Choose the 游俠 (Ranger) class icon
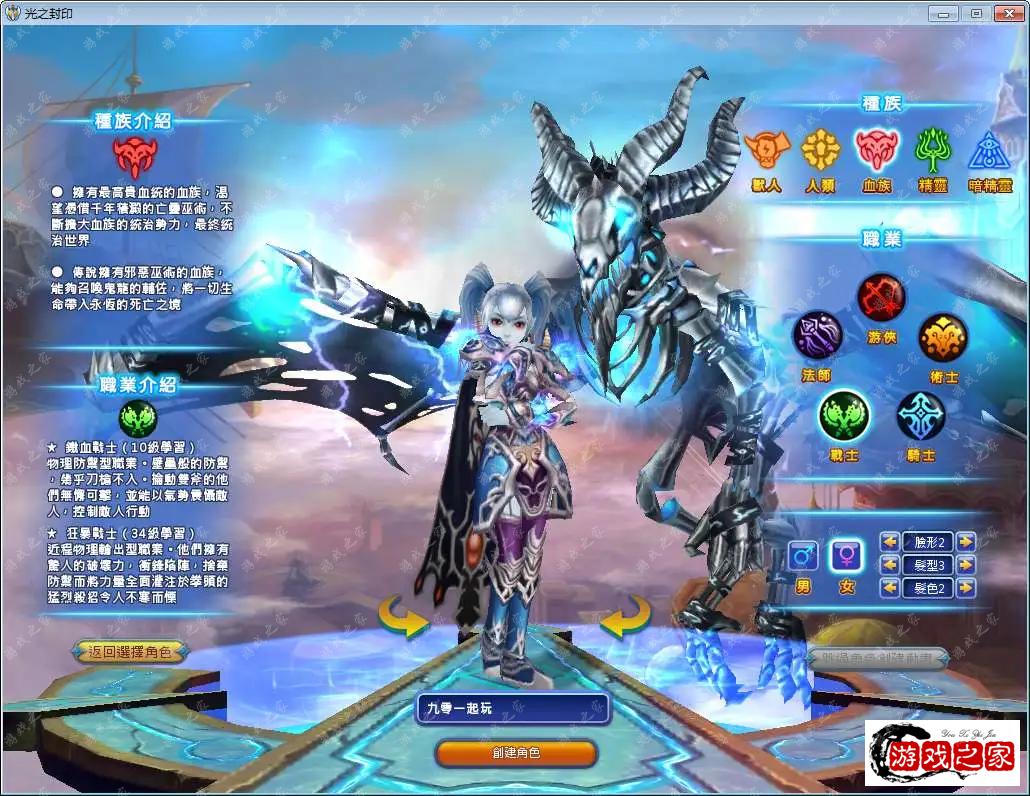The image size is (1030, 796). (x=881, y=296)
